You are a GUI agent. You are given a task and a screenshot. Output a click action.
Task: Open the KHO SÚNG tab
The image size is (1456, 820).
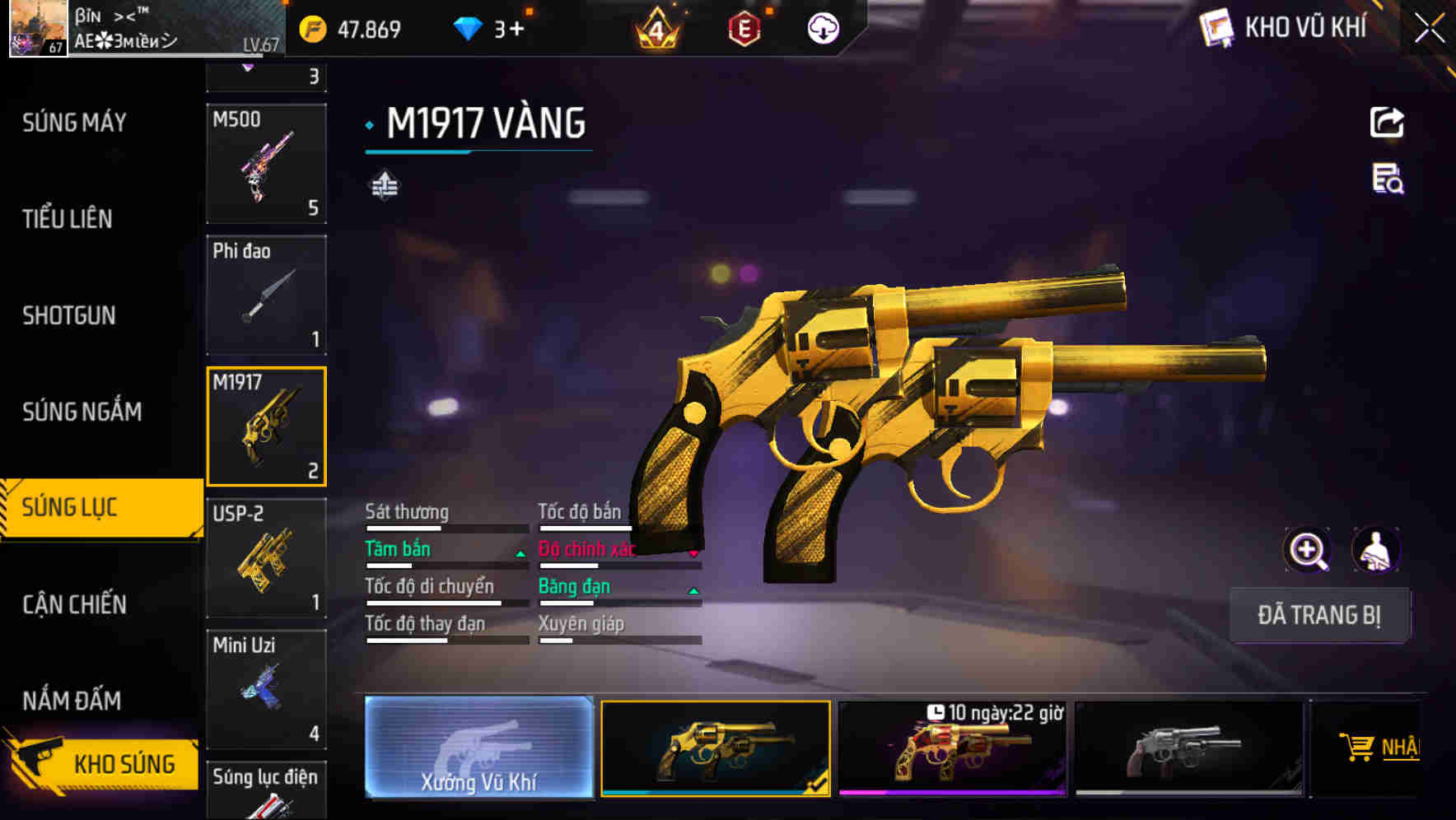(x=103, y=763)
